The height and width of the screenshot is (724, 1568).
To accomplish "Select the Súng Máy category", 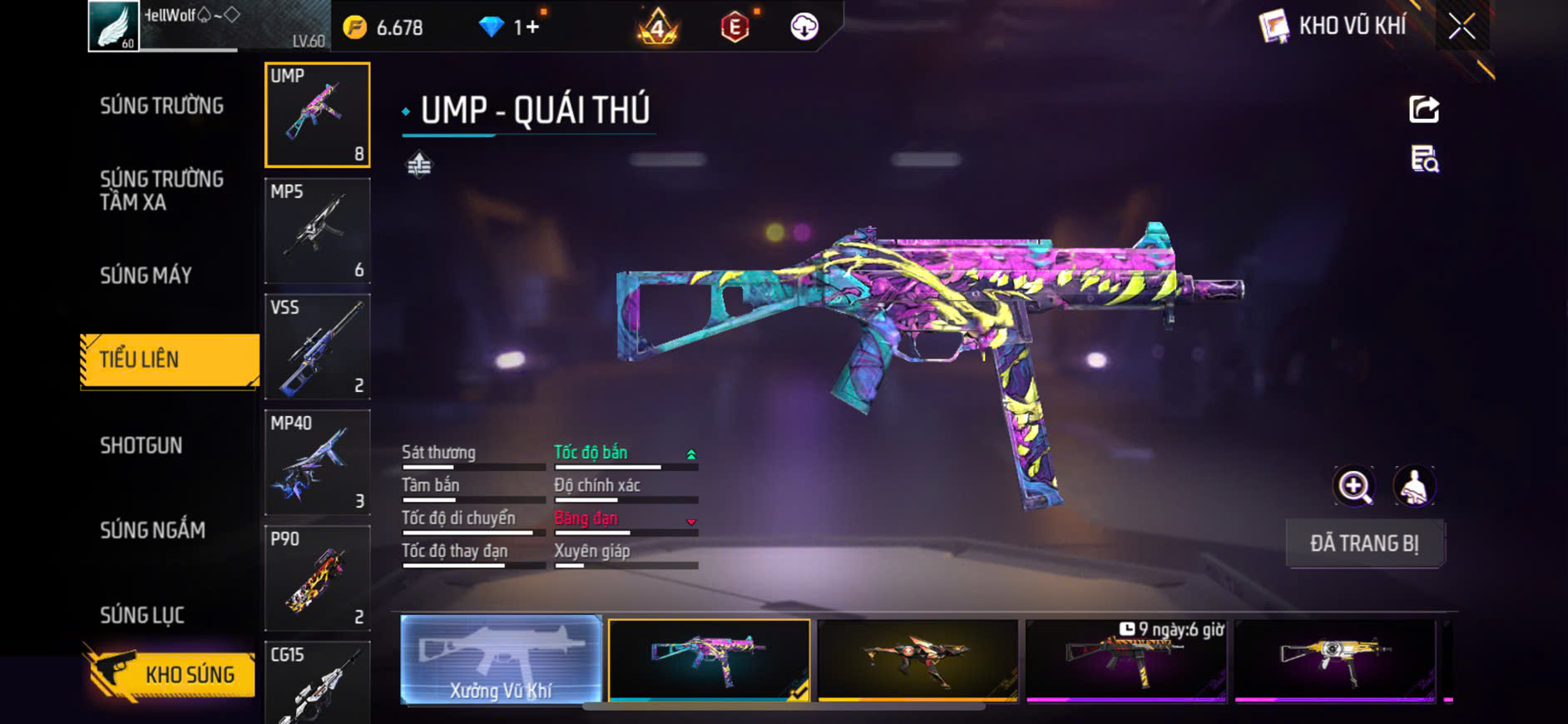I will pyautogui.click(x=146, y=275).
